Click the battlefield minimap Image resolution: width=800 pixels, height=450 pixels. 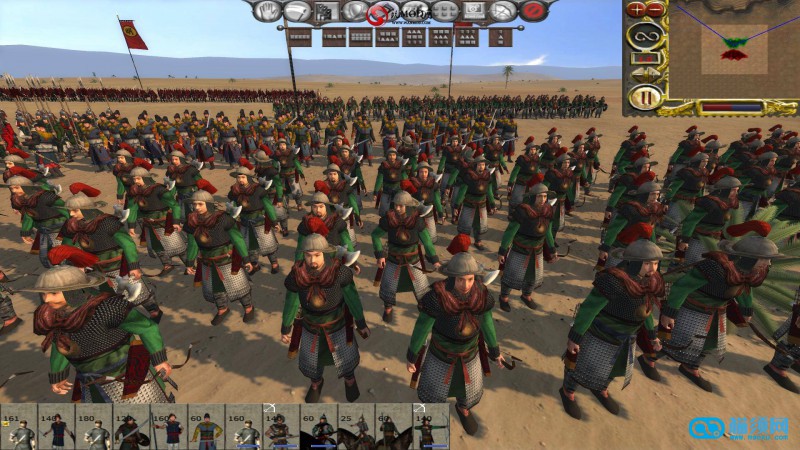pos(735,49)
